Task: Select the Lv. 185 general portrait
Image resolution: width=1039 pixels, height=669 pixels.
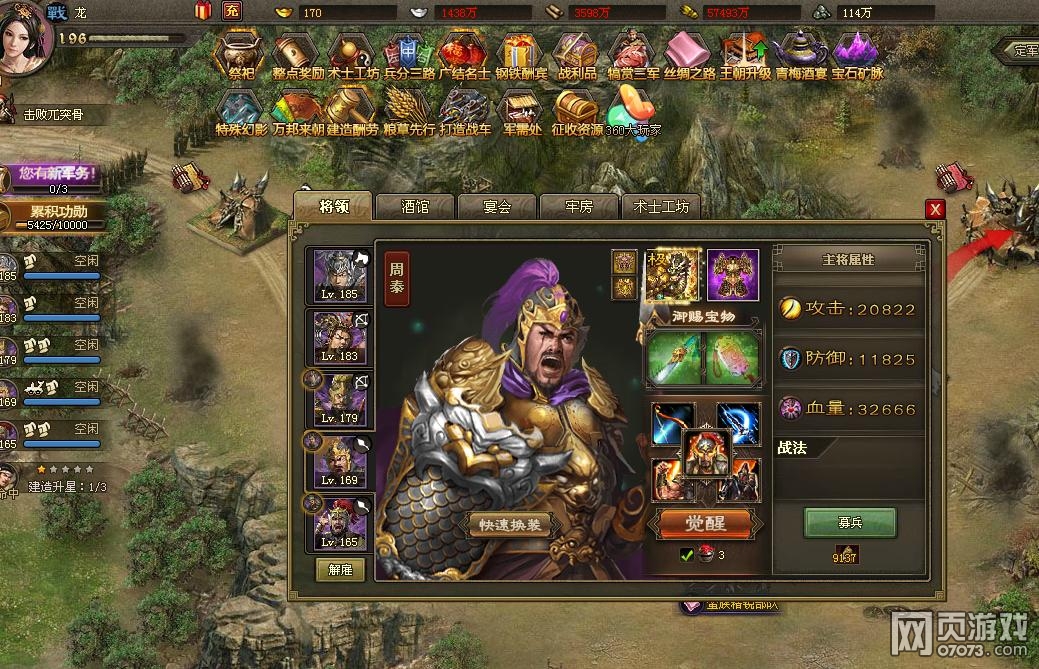Action: click(x=338, y=276)
